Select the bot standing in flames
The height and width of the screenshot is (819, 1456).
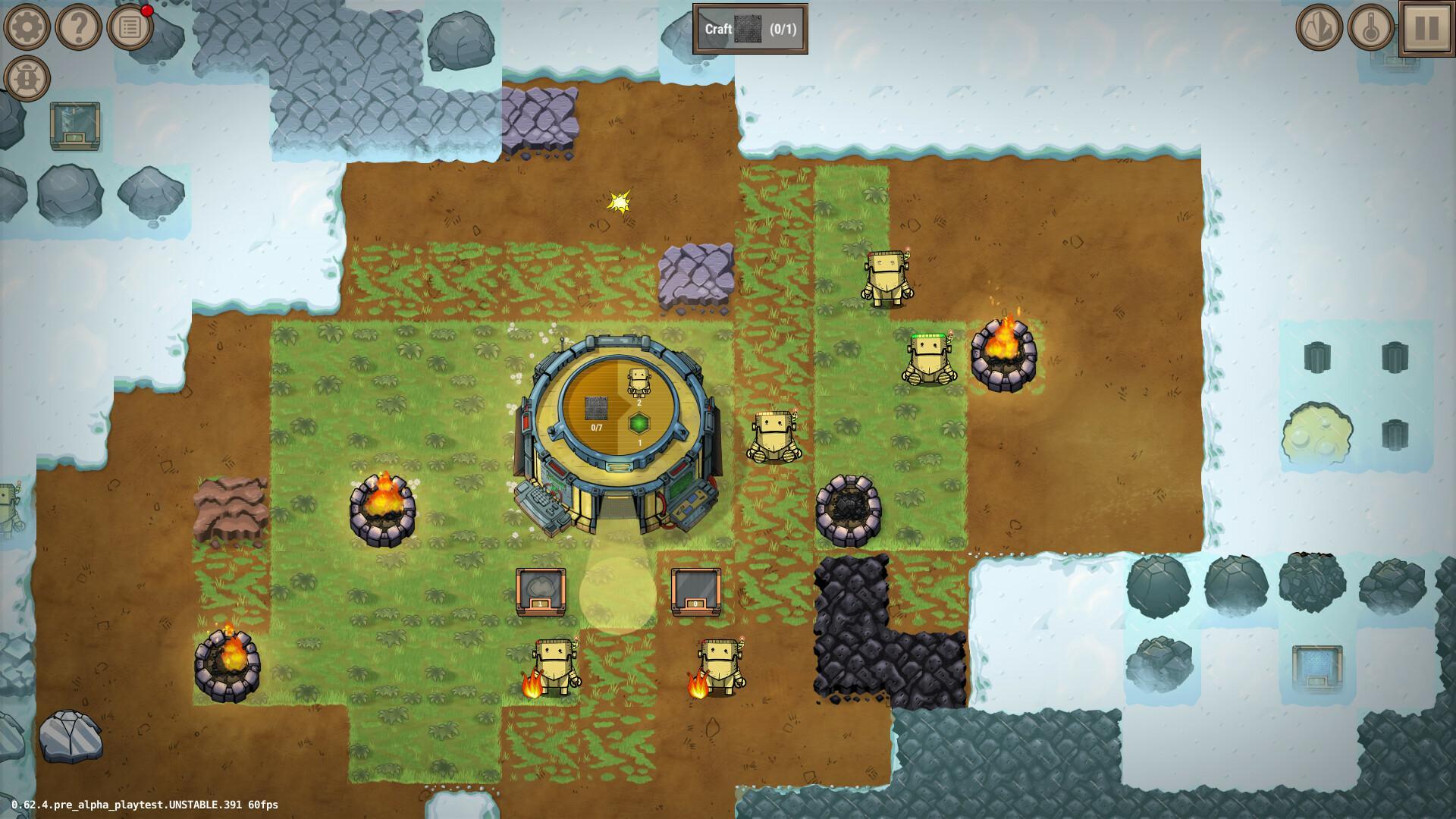[556, 664]
